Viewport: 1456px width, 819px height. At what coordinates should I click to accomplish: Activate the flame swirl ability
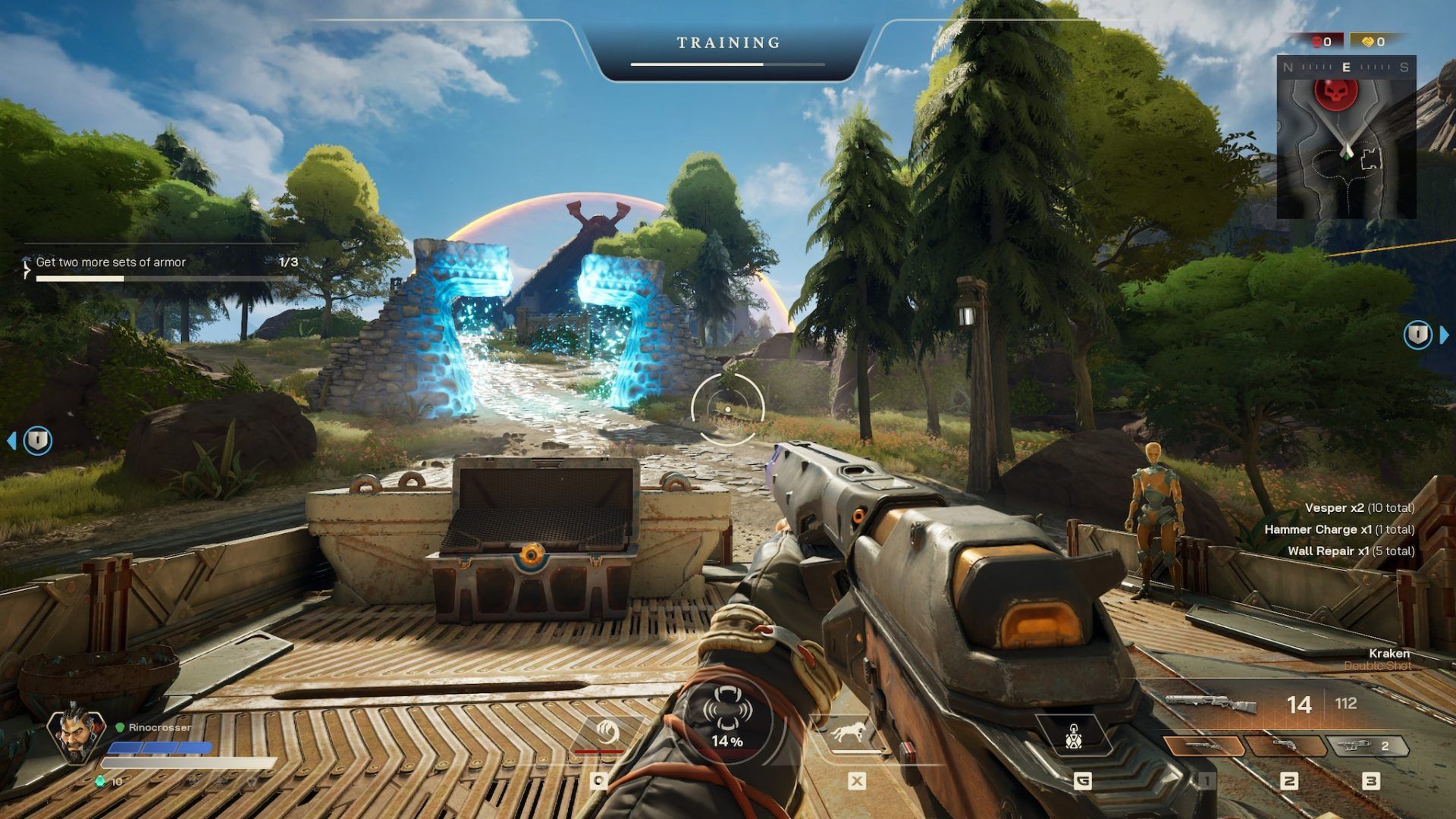(607, 733)
